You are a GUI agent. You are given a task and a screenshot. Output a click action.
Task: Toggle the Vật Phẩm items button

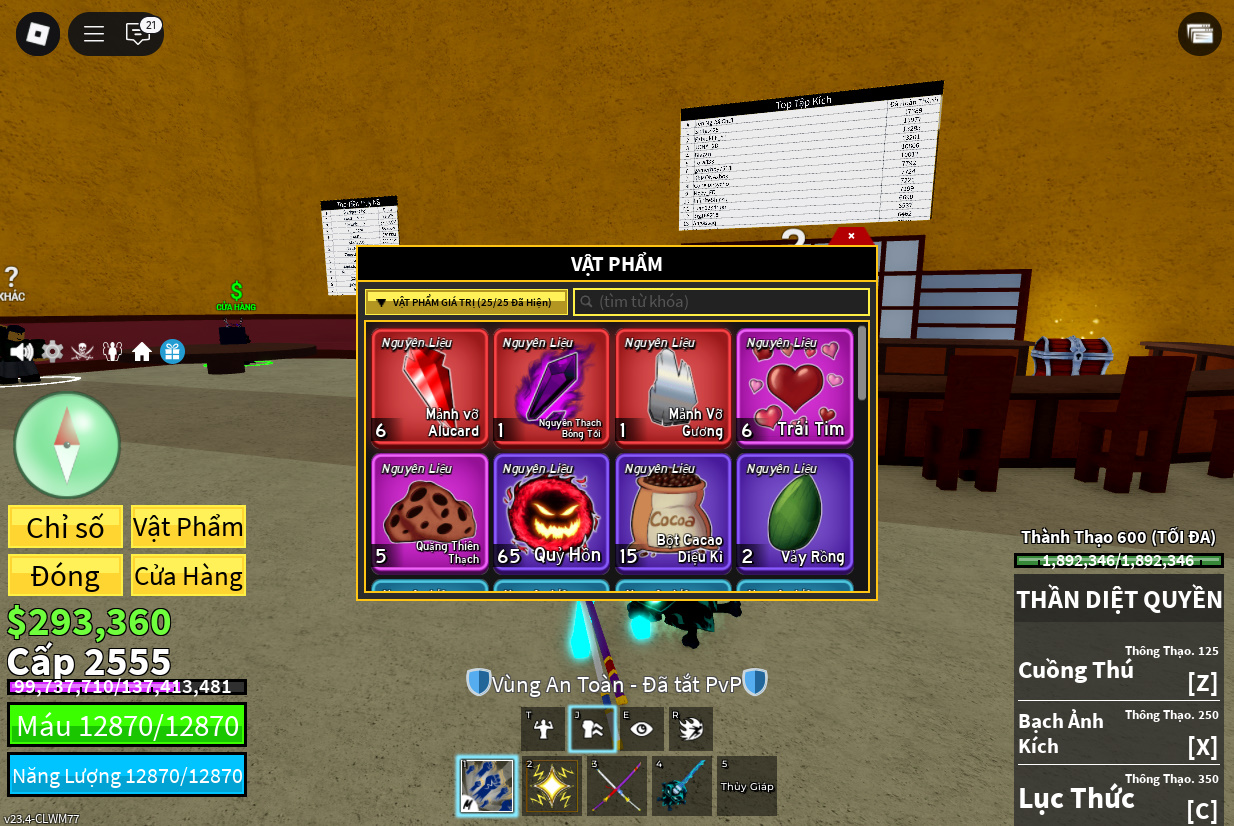pyautogui.click(x=188, y=527)
